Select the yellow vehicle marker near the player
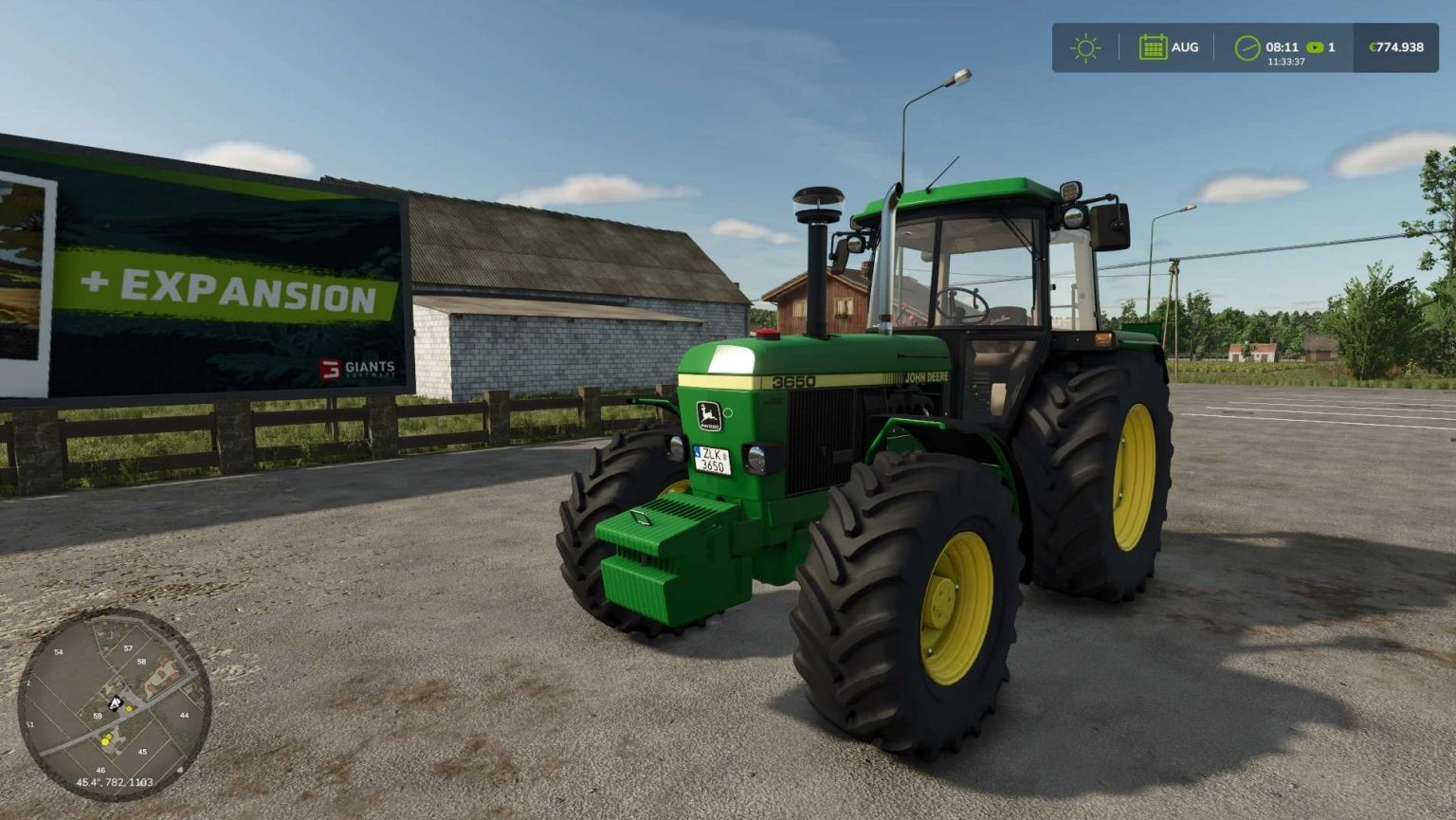The image size is (1456, 820). (128, 708)
